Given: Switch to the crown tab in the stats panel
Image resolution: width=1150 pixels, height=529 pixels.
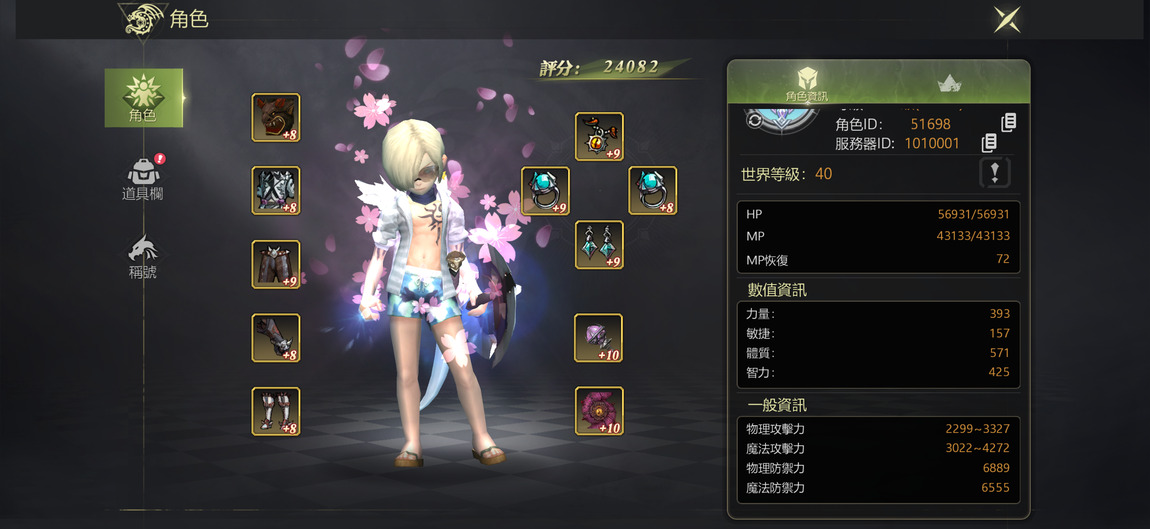Looking at the screenshot, I should (x=948, y=83).
